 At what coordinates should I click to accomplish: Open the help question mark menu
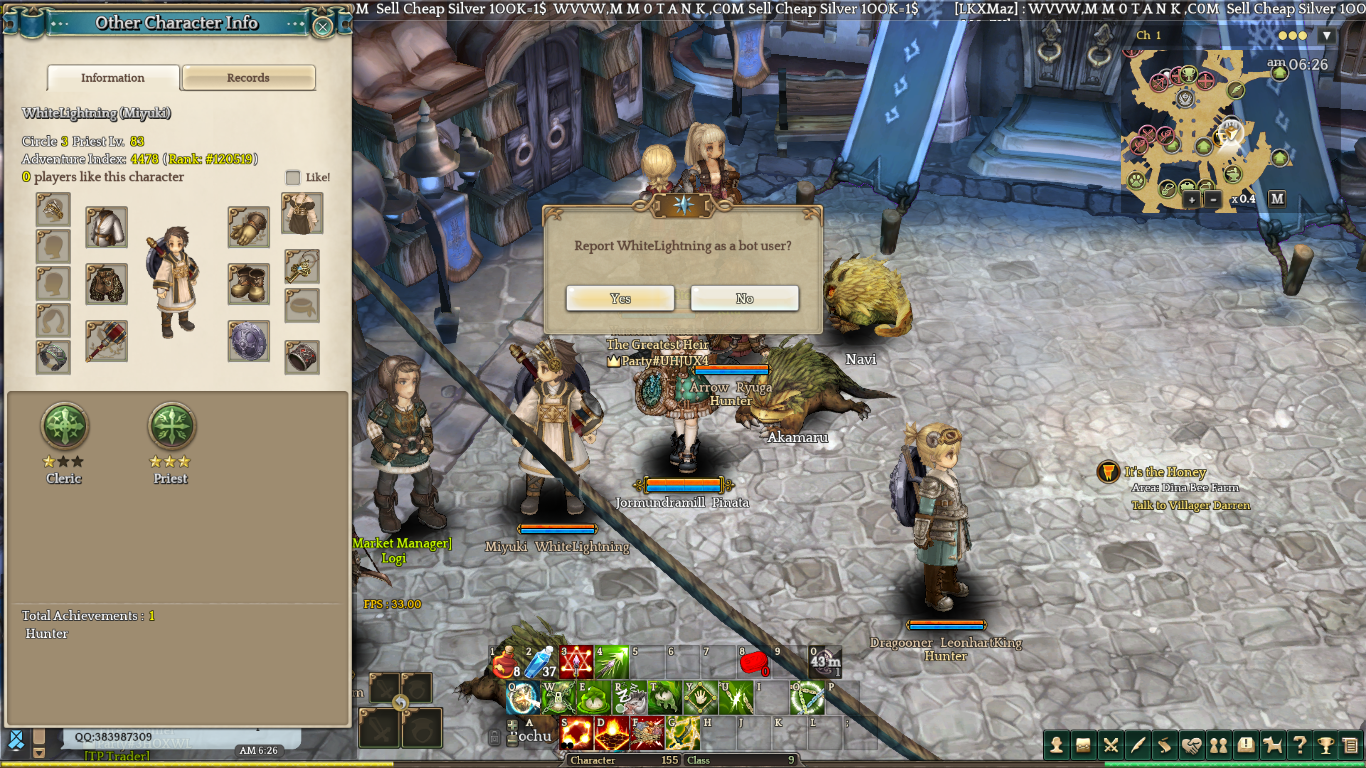coord(1299,745)
